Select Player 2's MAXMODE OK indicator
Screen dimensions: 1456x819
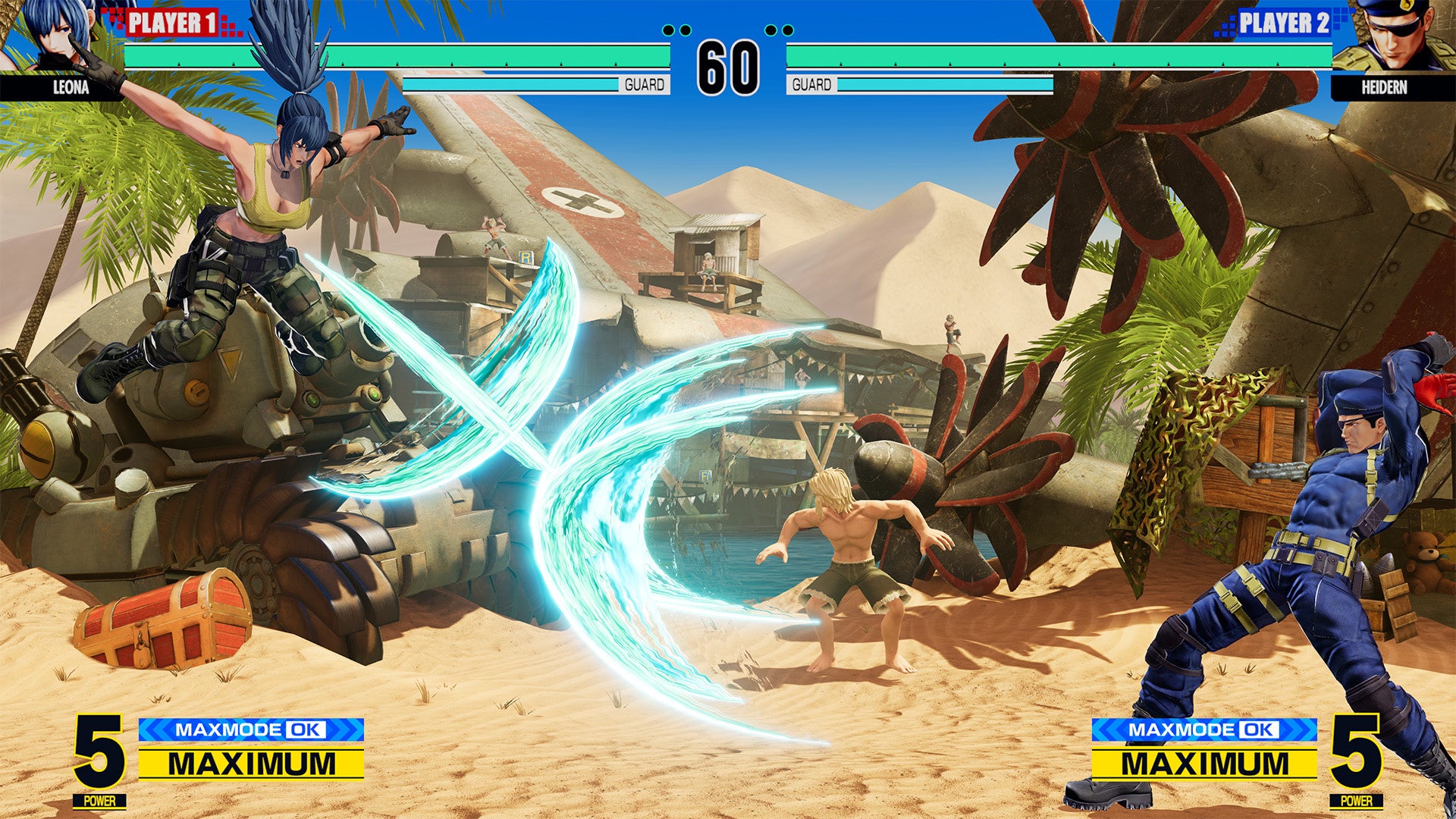(1204, 730)
